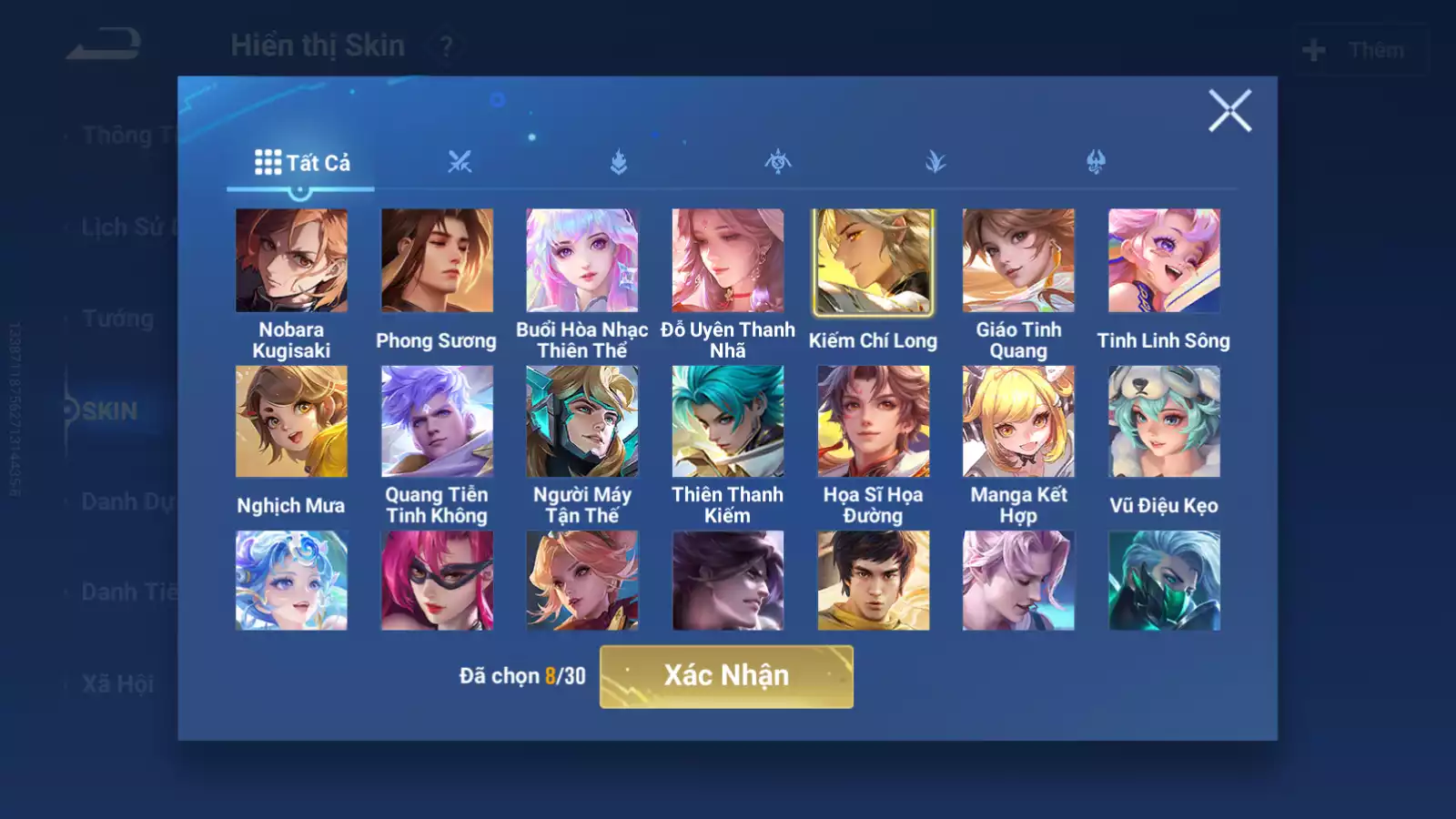Screen dimensions: 1456x819
Task: Select the portrait with the red eye mask
Action: (437, 581)
